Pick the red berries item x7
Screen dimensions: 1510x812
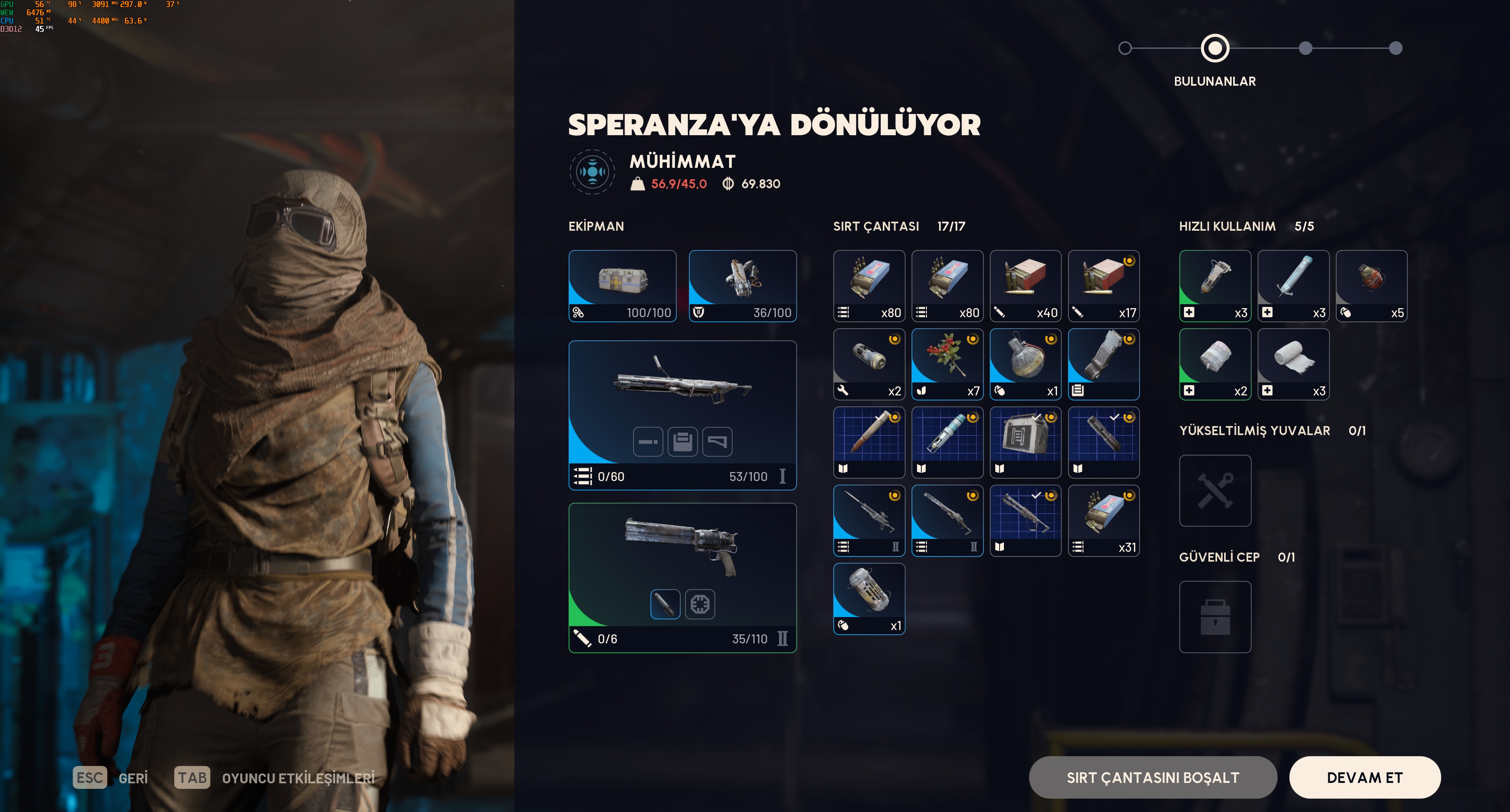tap(947, 364)
